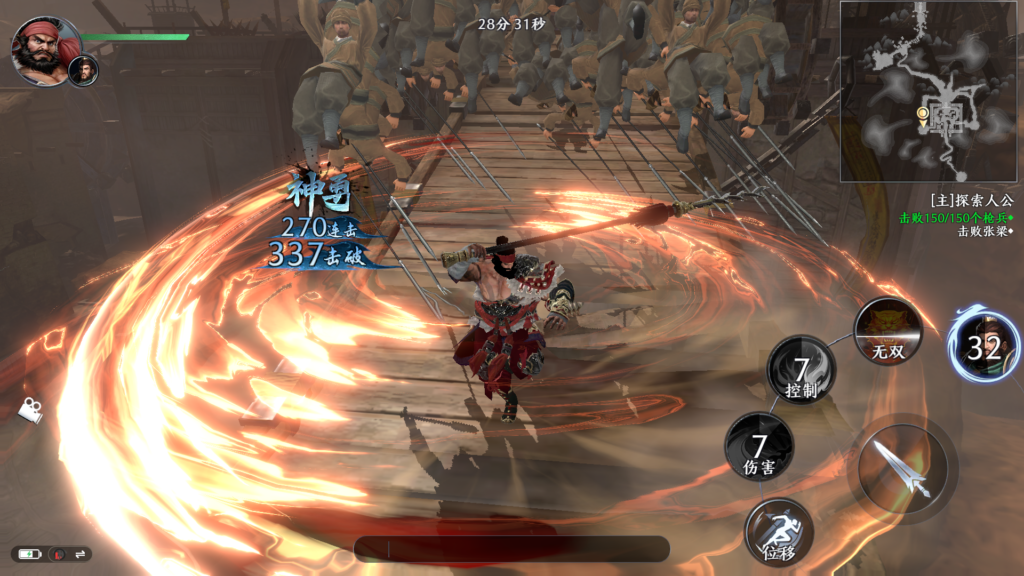Use the 控制 control skill
1024x576 pixels.
tap(801, 370)
